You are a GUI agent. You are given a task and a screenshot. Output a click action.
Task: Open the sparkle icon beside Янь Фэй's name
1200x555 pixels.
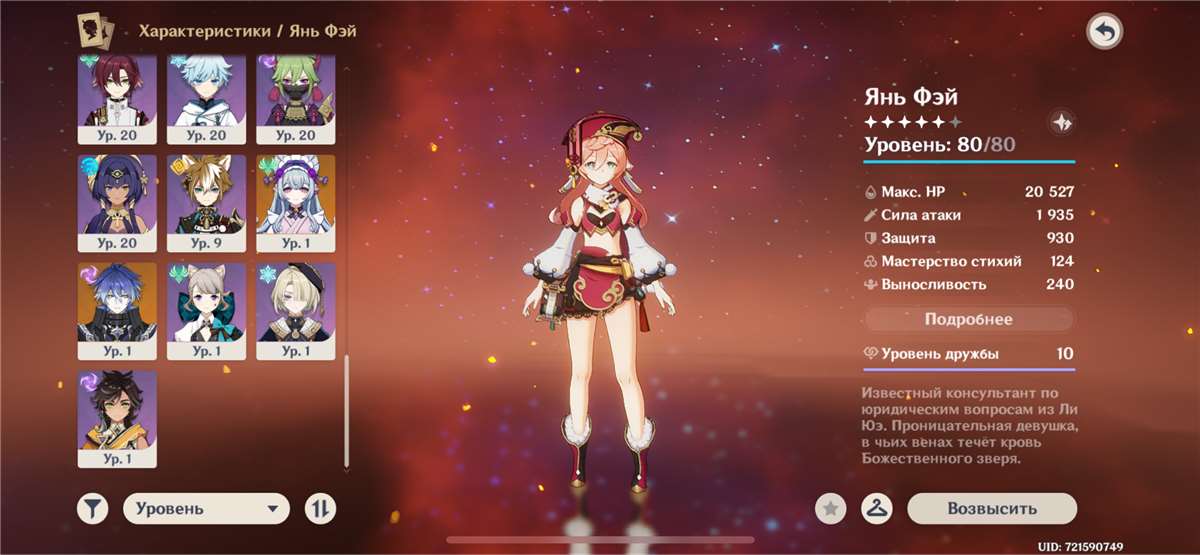click(1060, 123)
